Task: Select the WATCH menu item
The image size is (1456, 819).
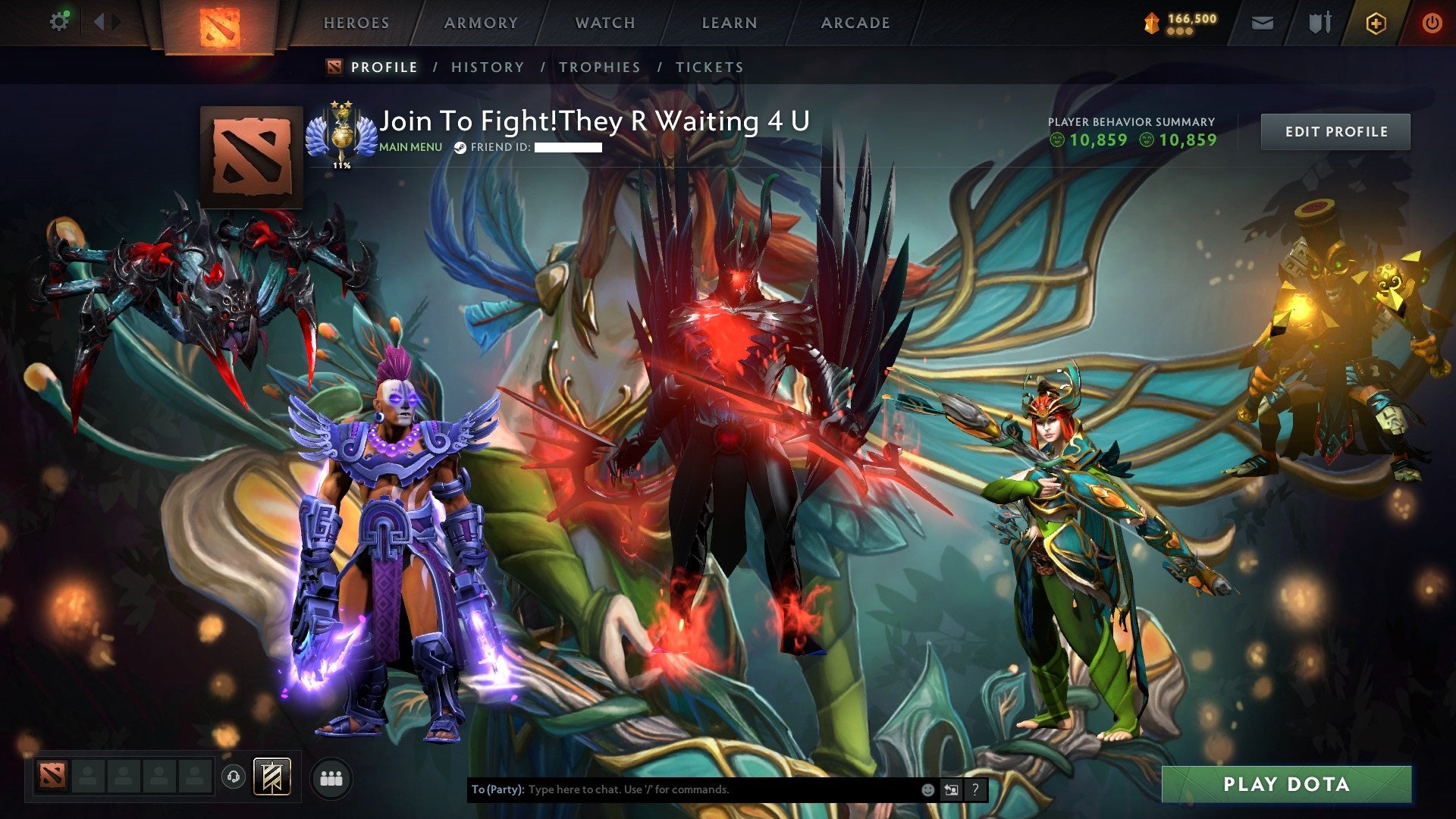Action: click(606, 23)
